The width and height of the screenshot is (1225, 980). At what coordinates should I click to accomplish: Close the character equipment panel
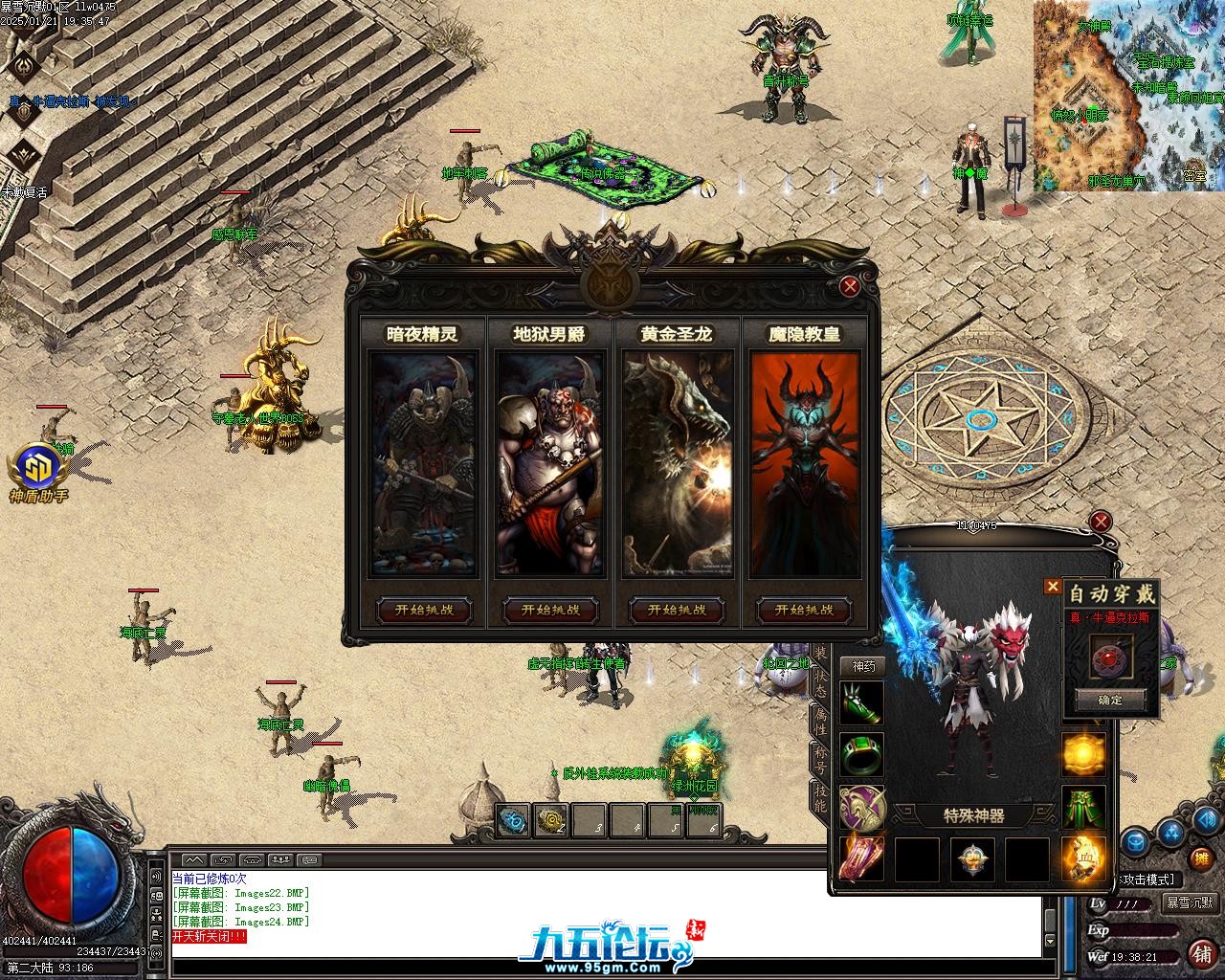pyautogui.click(x=1102, y=522)
